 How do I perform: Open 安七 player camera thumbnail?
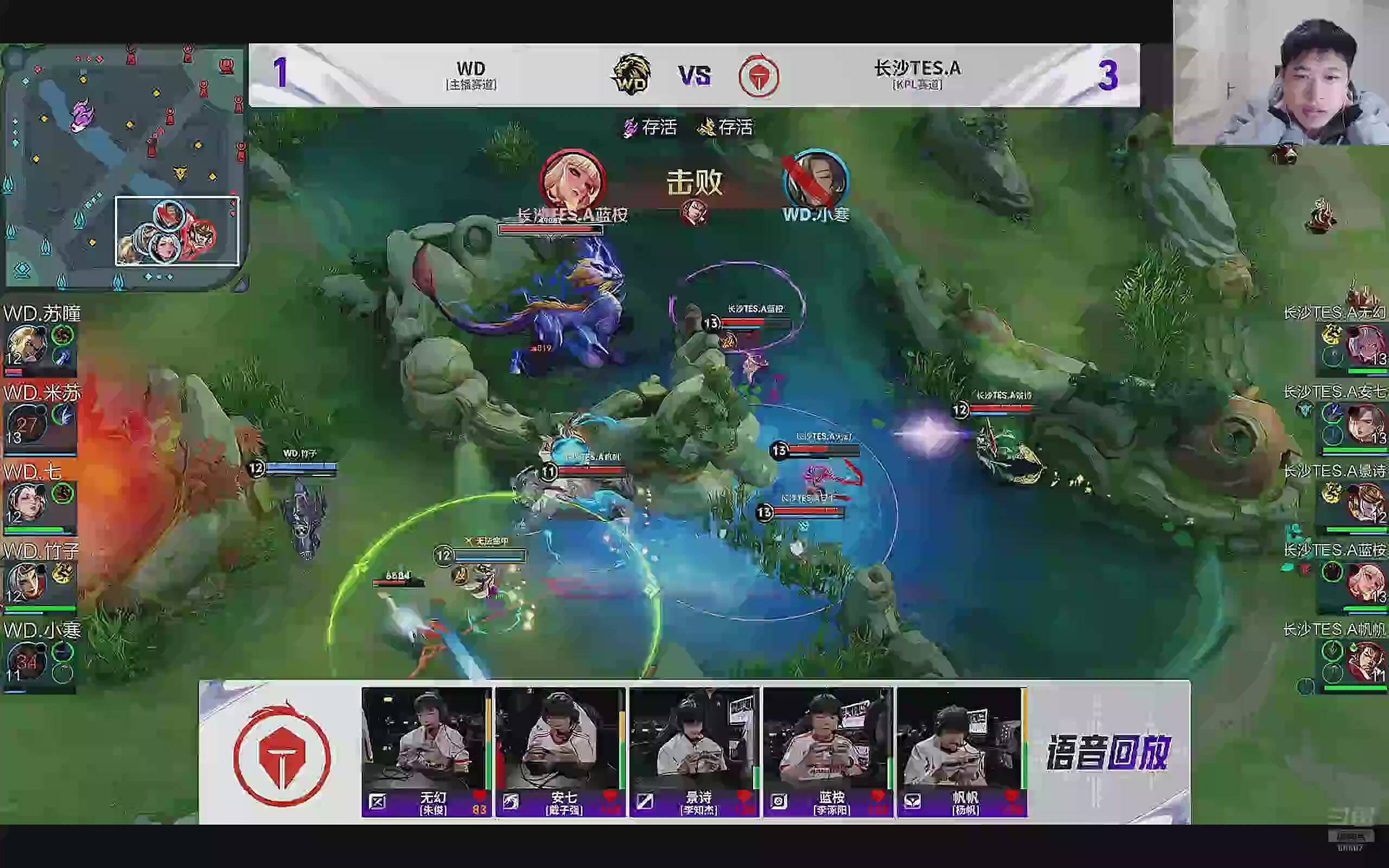(x=559, y=739)
